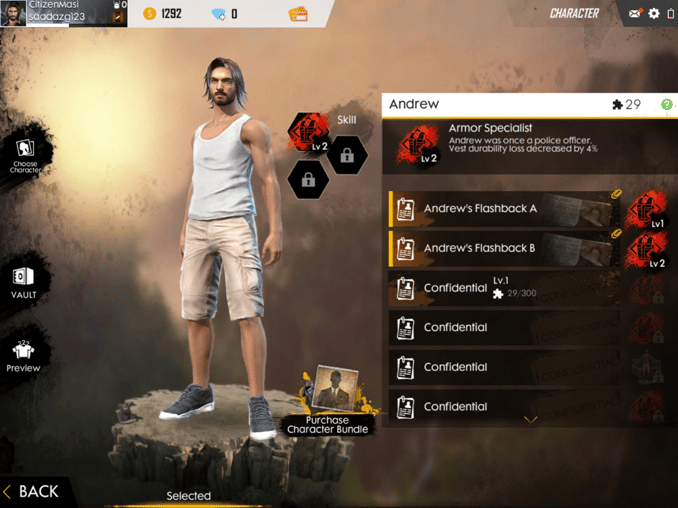Click the down arrow below the list

[531, 420]
